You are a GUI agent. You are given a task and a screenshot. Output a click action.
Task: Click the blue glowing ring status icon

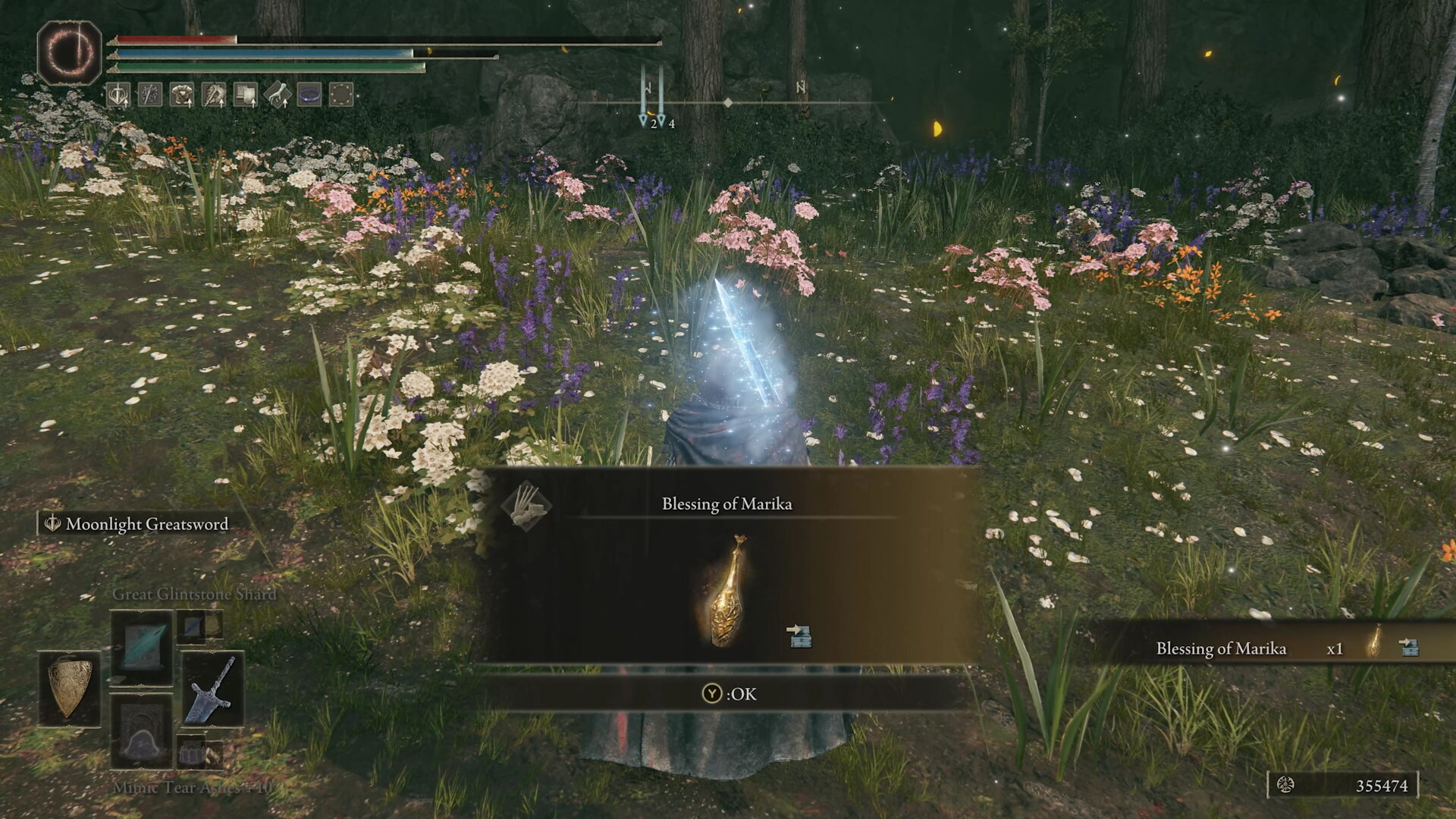point(309,95)
